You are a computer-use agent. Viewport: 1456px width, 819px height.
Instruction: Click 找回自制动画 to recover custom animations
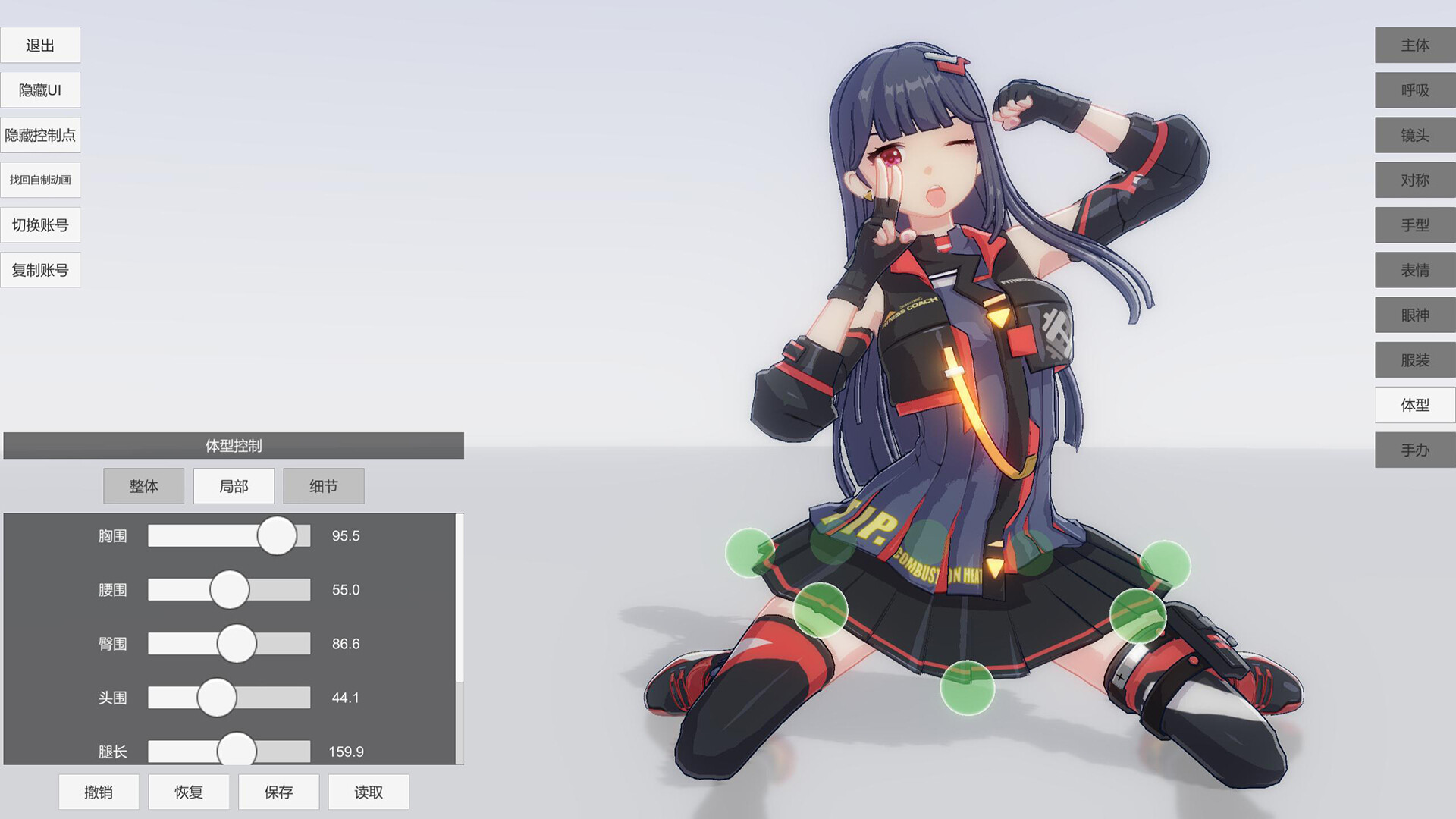coord(41,179)
